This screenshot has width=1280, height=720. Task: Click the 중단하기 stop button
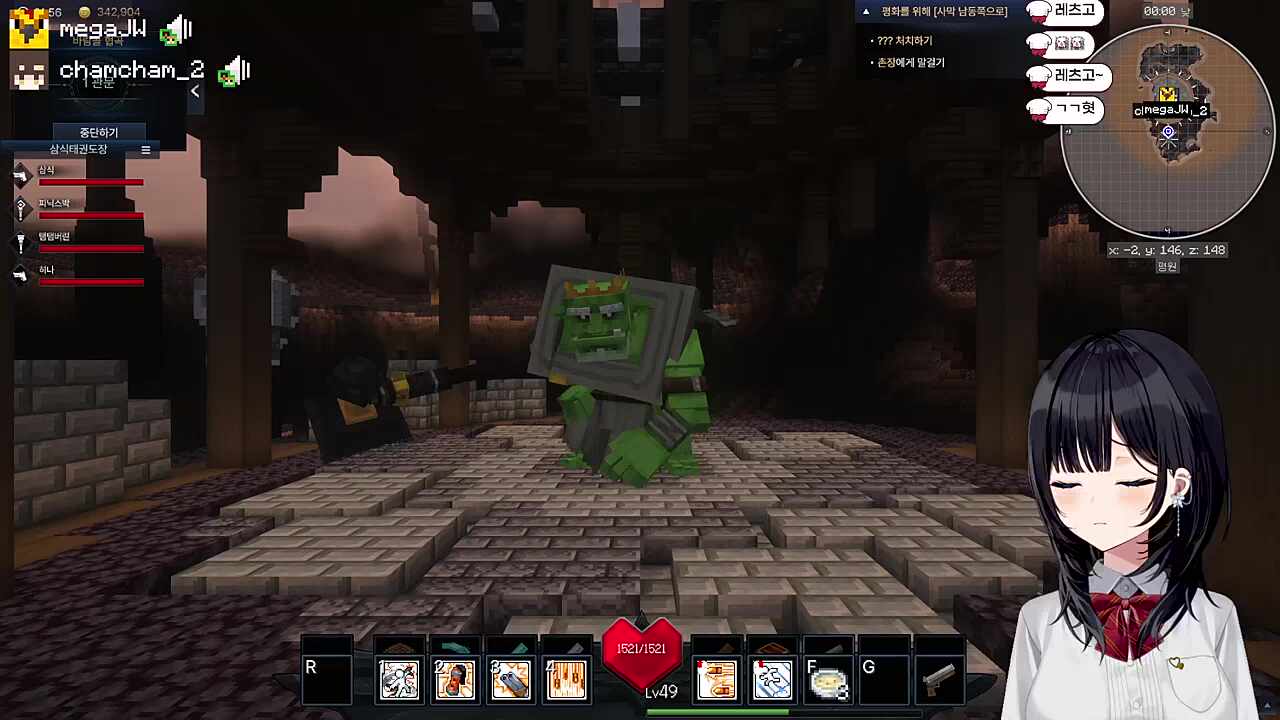(99, 132)
